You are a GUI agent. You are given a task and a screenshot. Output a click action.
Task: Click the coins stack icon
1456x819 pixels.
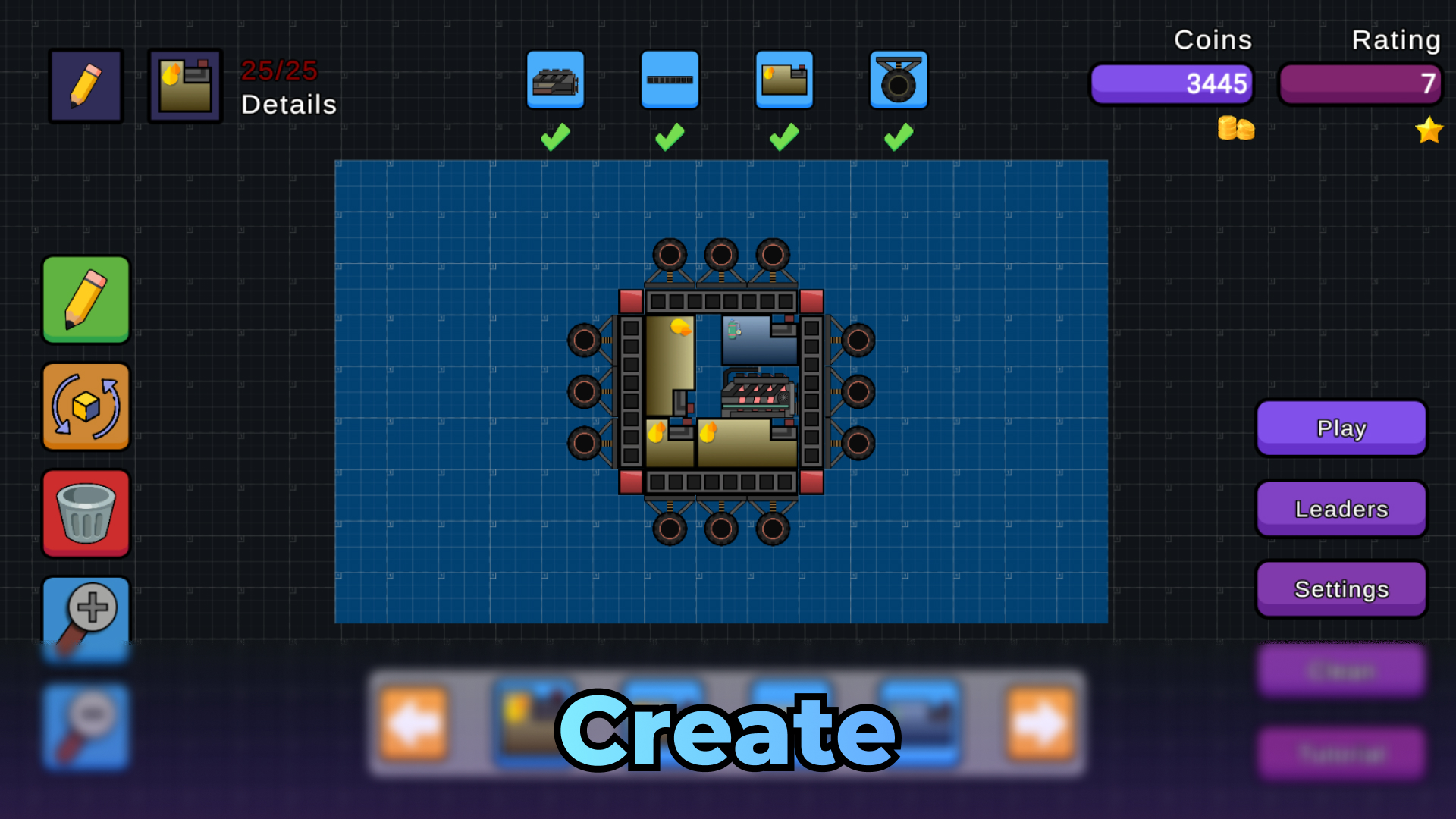(1235, 129)
